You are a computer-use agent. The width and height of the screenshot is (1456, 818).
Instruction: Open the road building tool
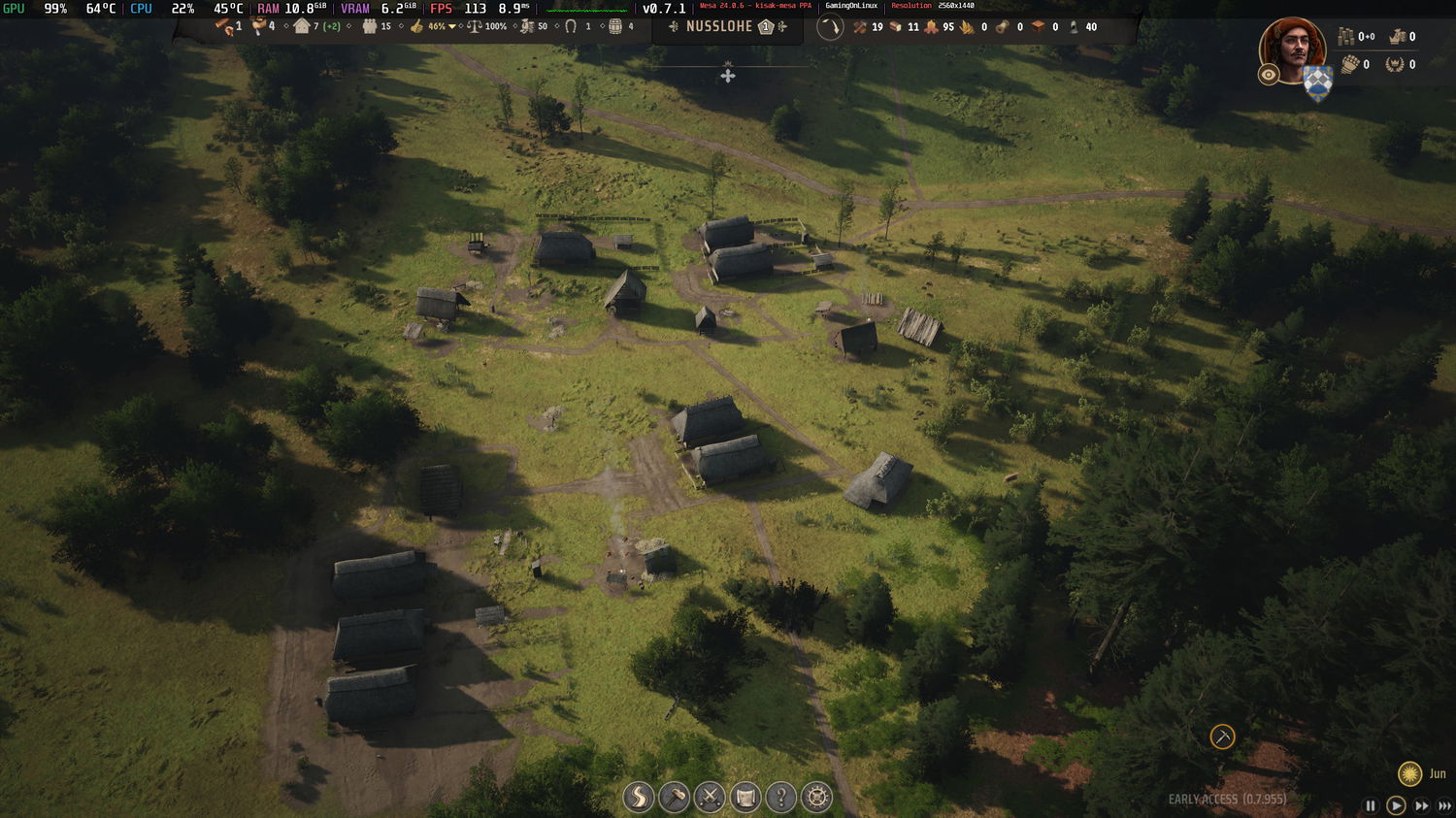[x=639, y=798]
